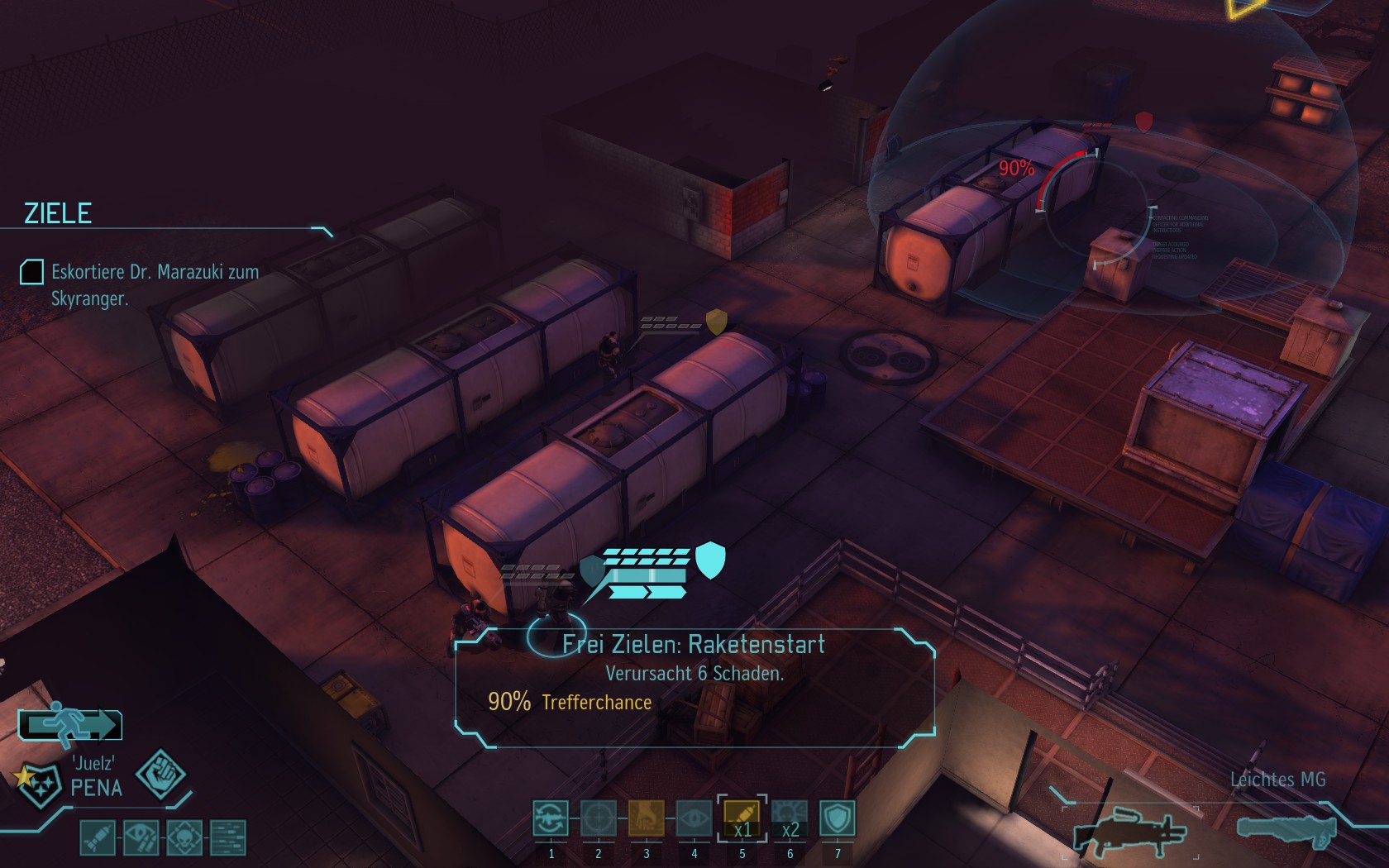Screen dimensions: 1389x868
Task: Click the fist class emblem beside Pena
Action: coord(160,775)
